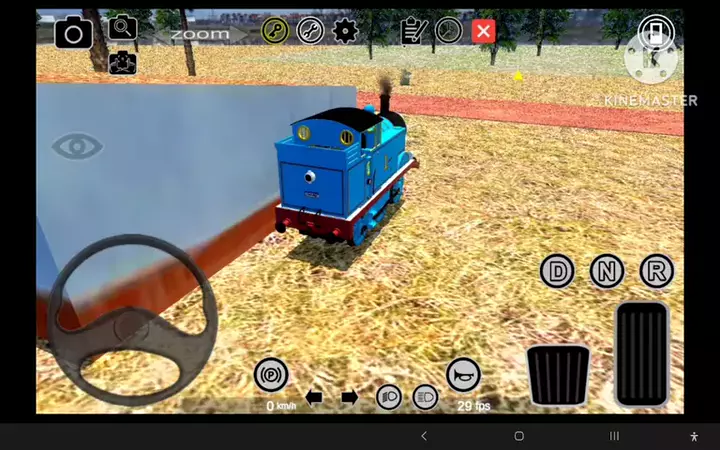Tap the tall accelerator pedal
The image size is (720, 450).
point(641,353)
